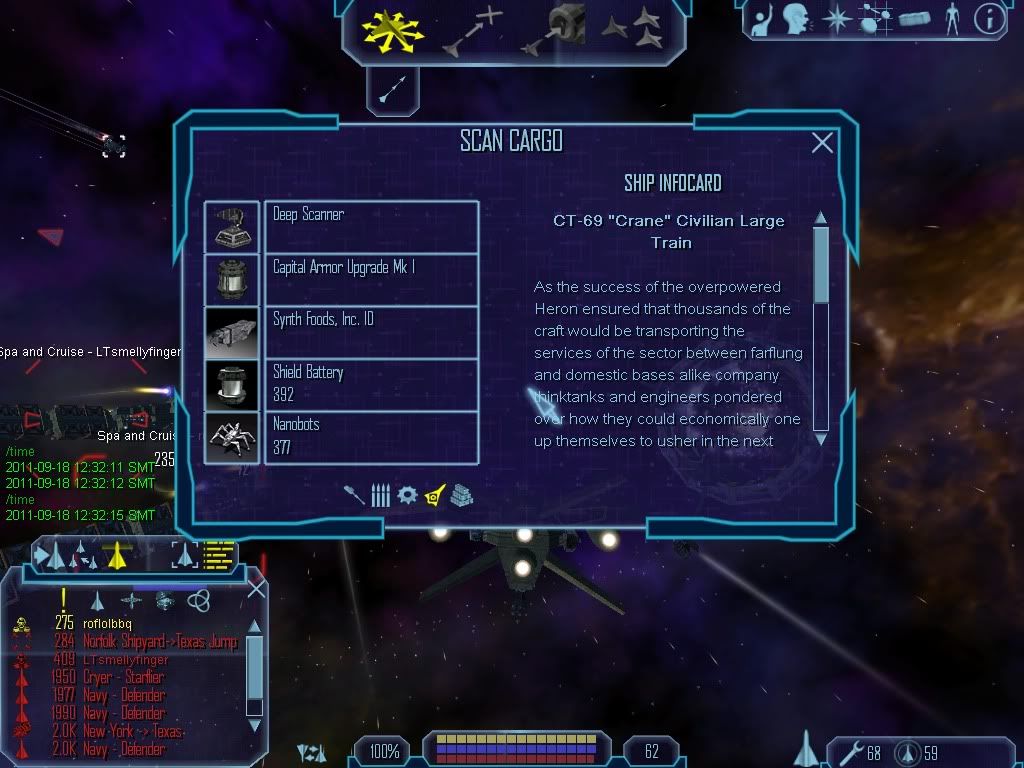Open the gear-shaped equipment filter
Viewport: 1024px width, 768px height.
[x=407, y=495]
